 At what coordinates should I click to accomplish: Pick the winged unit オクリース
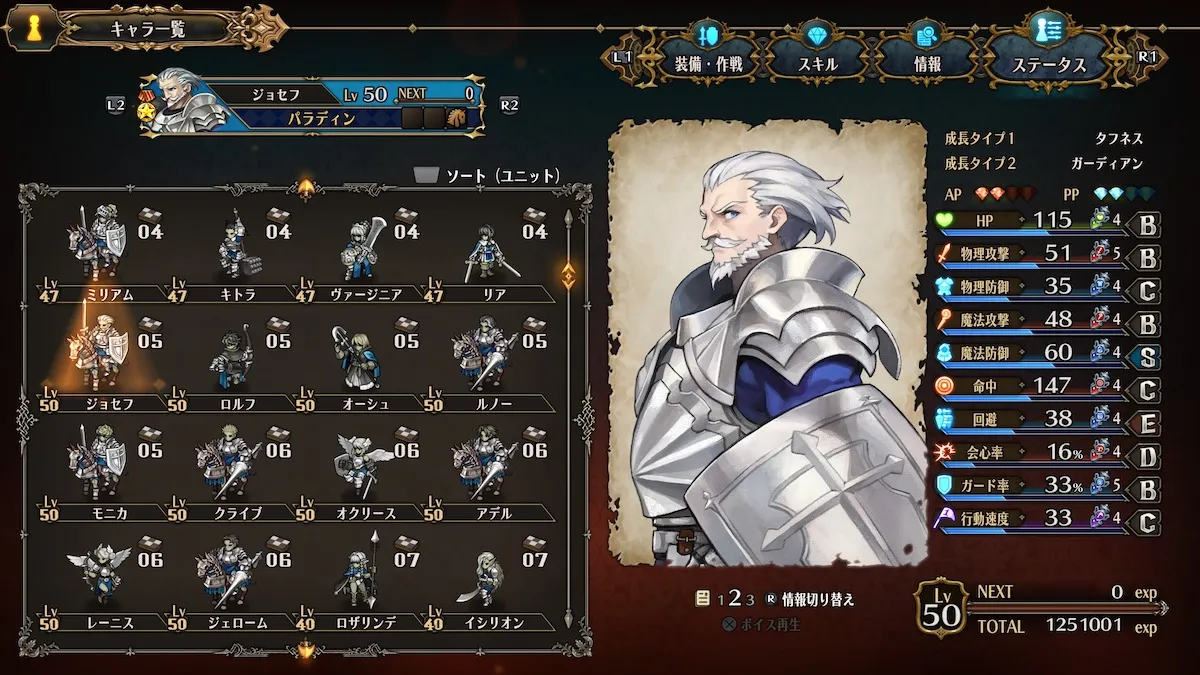362,468
